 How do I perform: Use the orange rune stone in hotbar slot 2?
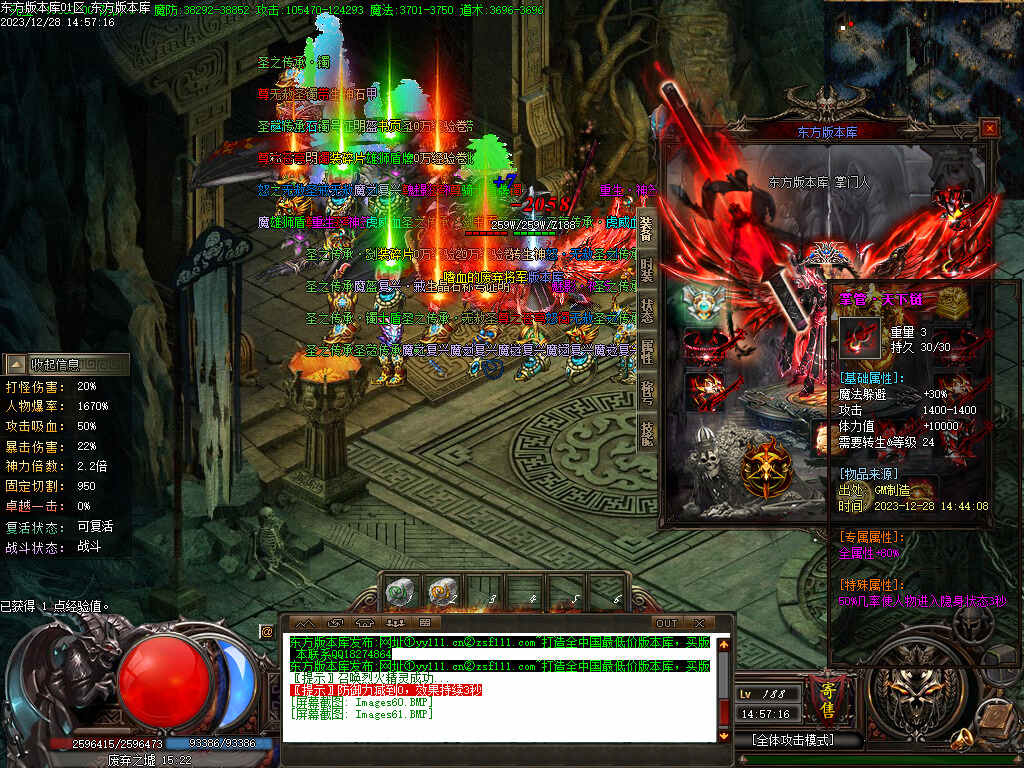[443, 593]
